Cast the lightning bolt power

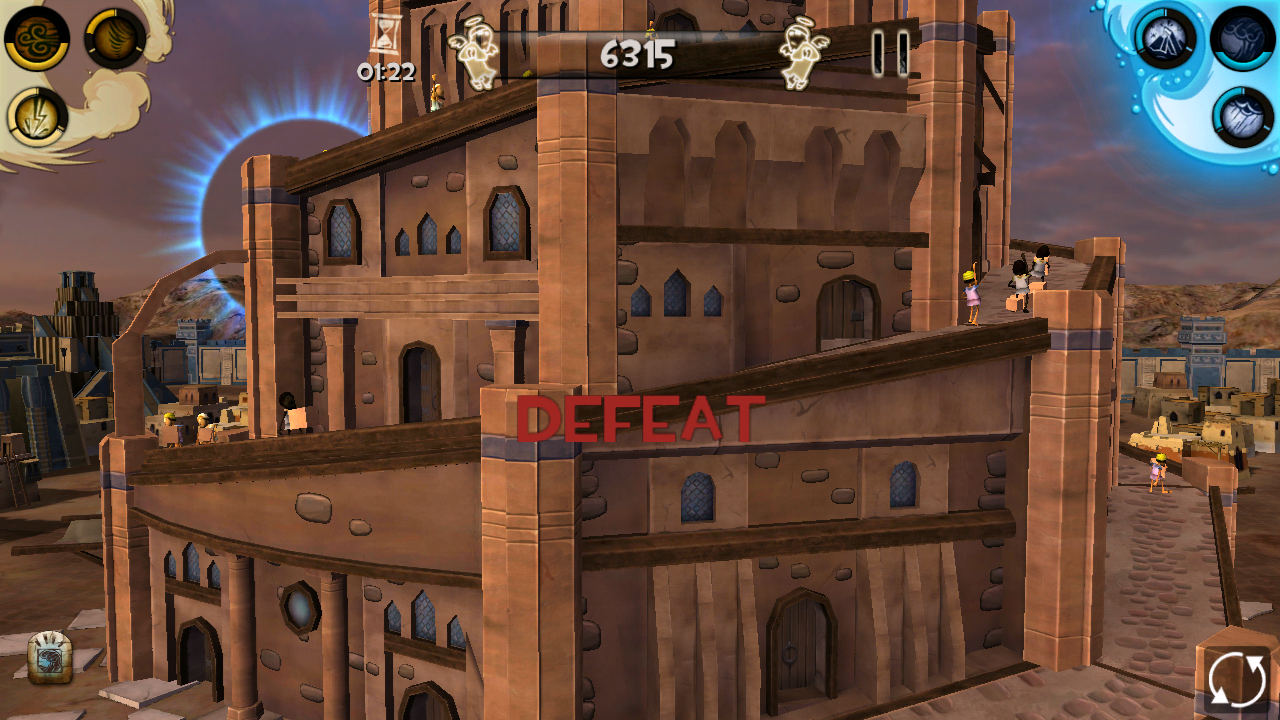pyautogui.click(x=36, y=115)
